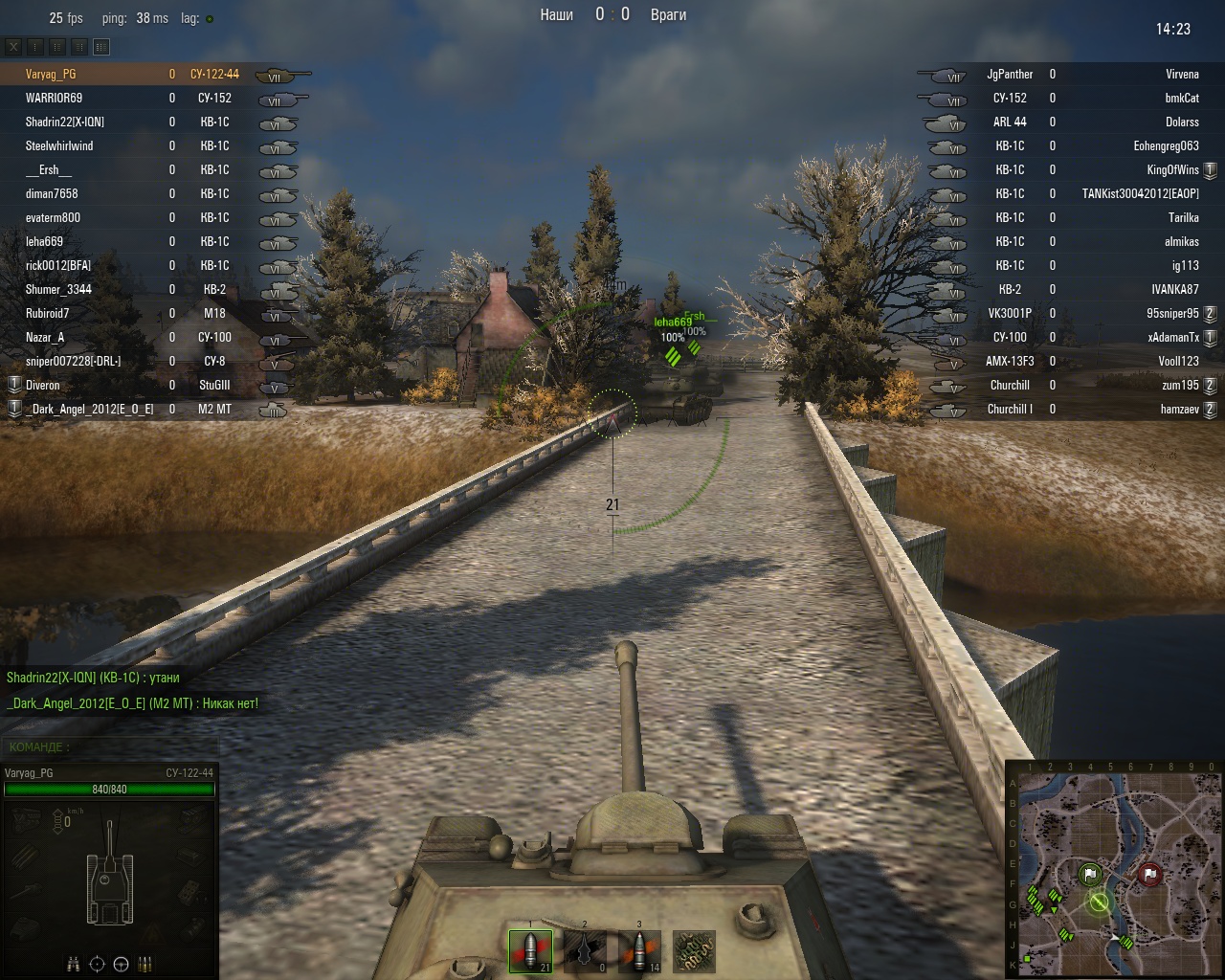Image resolution: width=1225 pixels, height=980 pixels.
Task: Click the driver steering wheel icon
Action: pos(122,964)
